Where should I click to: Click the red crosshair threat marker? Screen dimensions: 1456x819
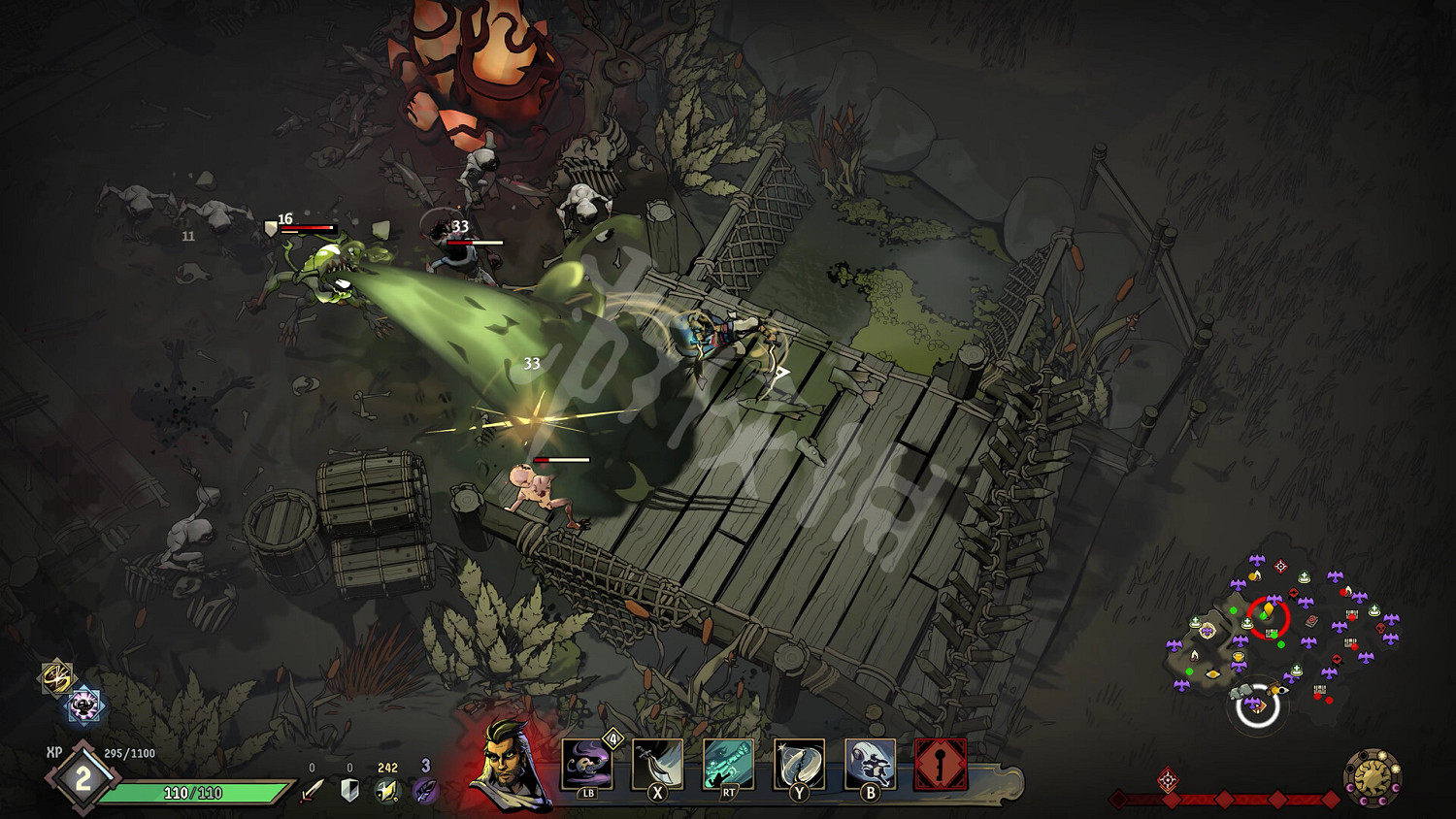(1168, 779)
